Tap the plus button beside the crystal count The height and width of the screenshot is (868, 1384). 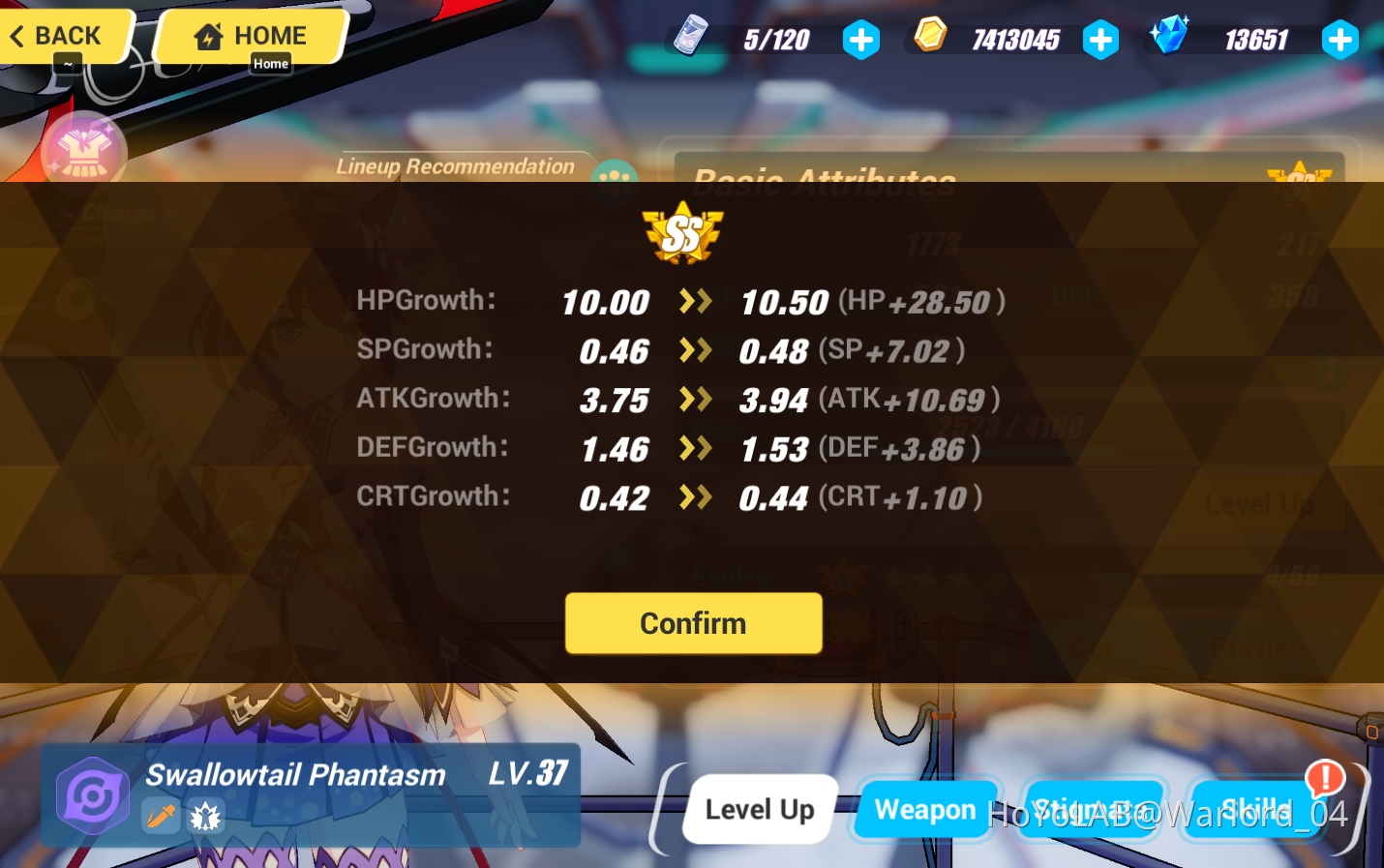tap(1340, 40)
